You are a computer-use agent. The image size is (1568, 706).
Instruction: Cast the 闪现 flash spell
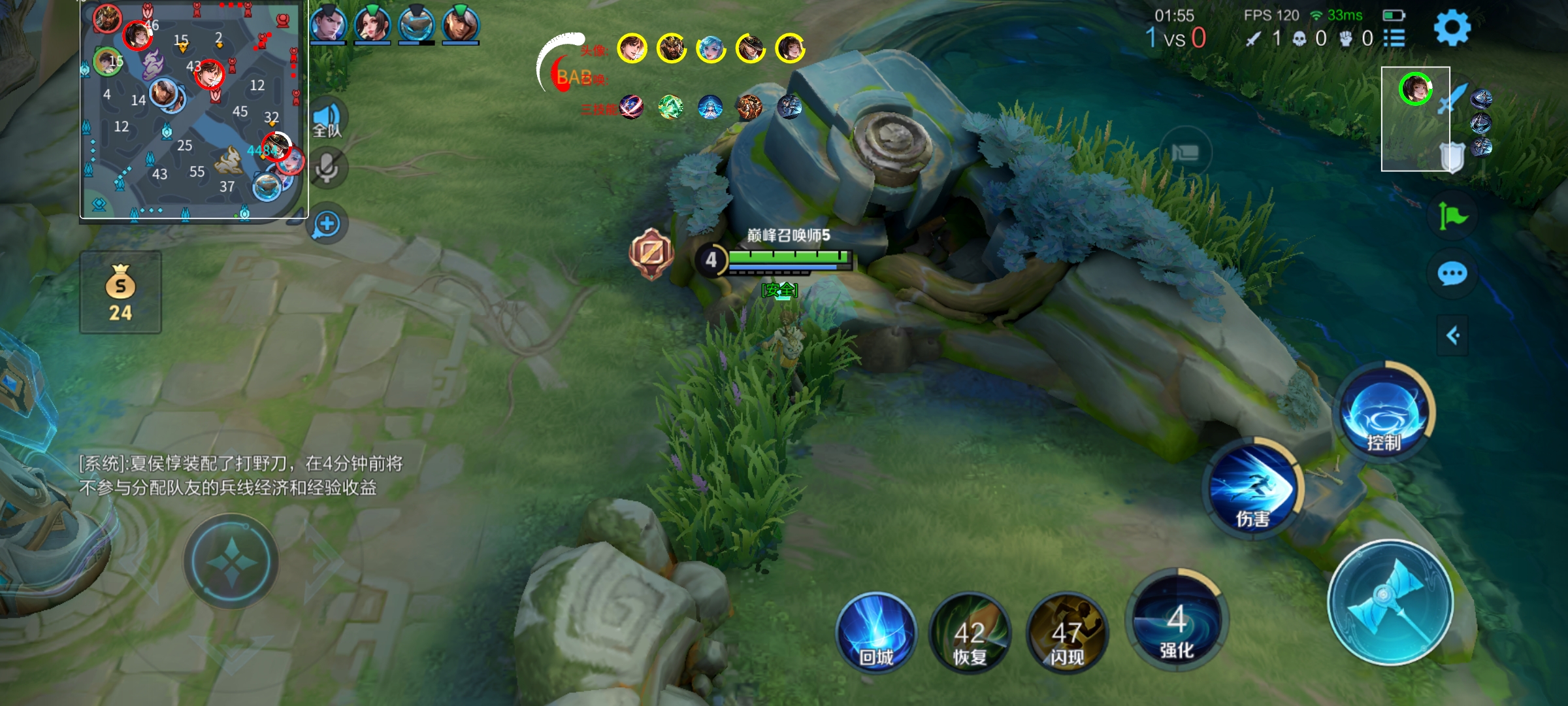[1067, 632]
